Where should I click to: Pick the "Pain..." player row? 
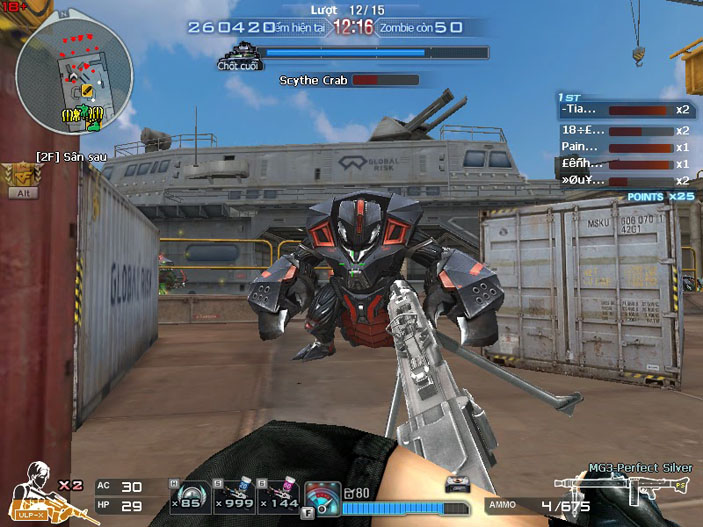point(624,147)
